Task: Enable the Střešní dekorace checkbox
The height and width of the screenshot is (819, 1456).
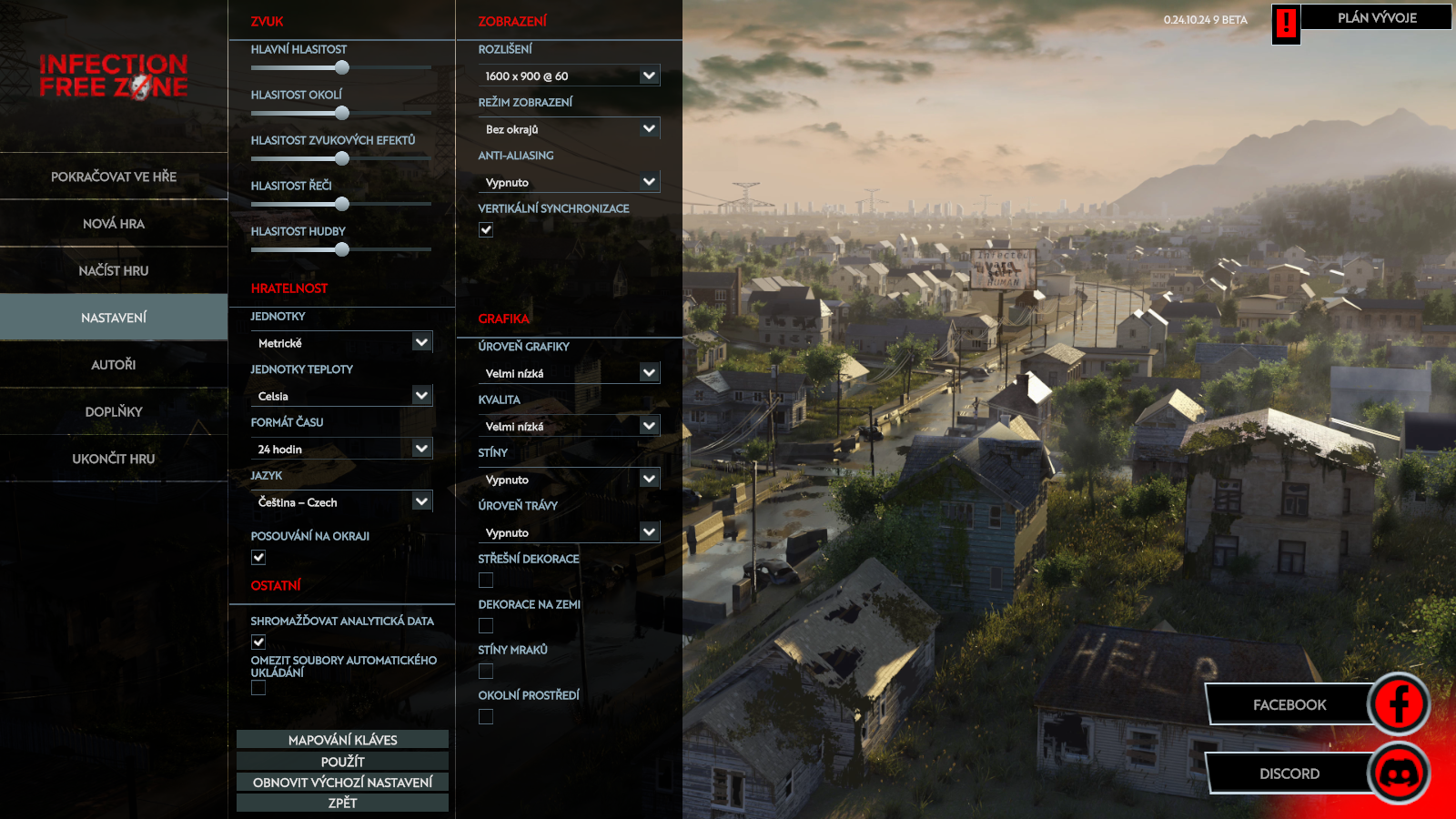Action: [486, 581]
